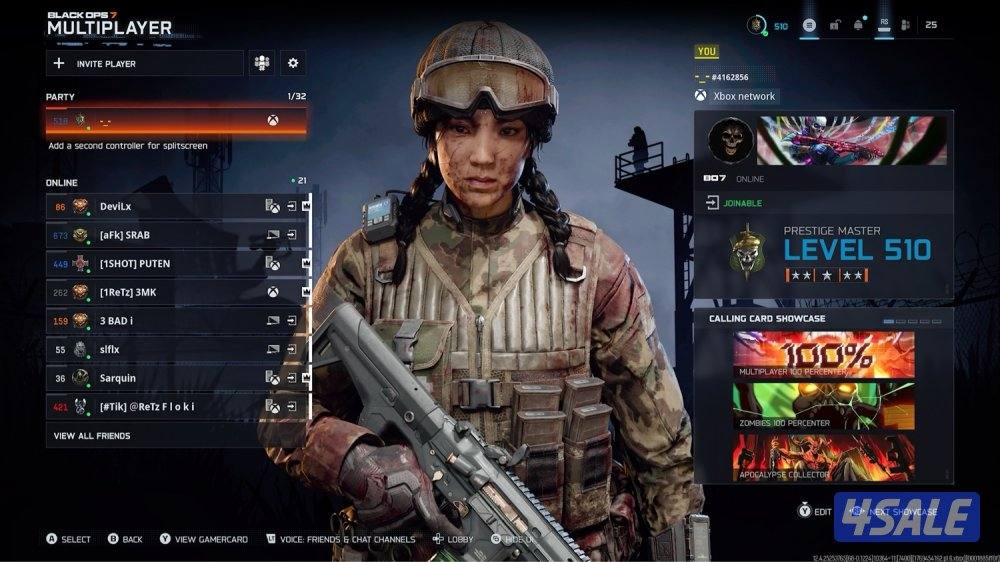Viewport: 1000px width, 562px height.
Task: Select the Zombies 100 Percenter calling card
Action: point(823,405)
